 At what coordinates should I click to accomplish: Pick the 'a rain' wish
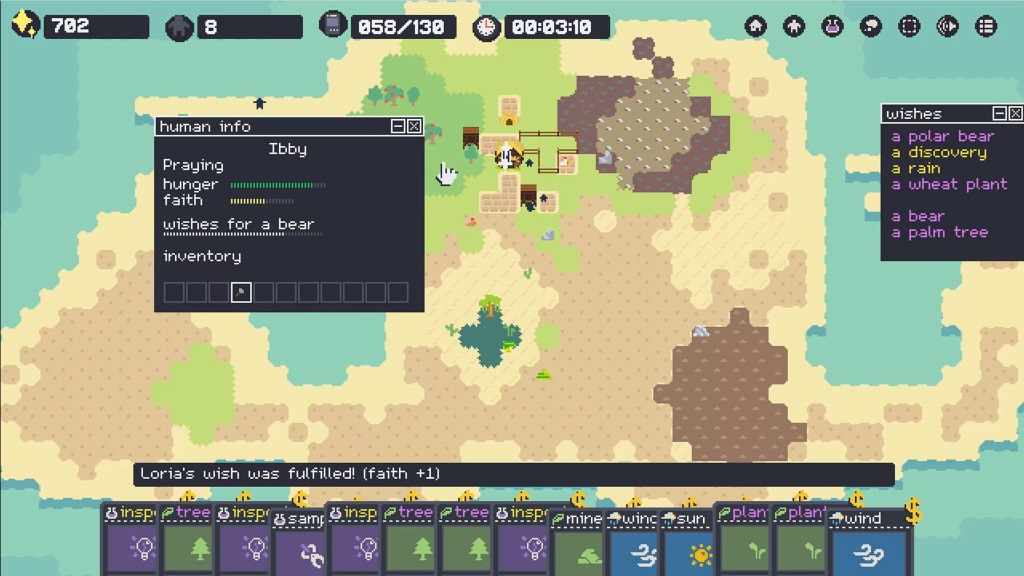916,168
